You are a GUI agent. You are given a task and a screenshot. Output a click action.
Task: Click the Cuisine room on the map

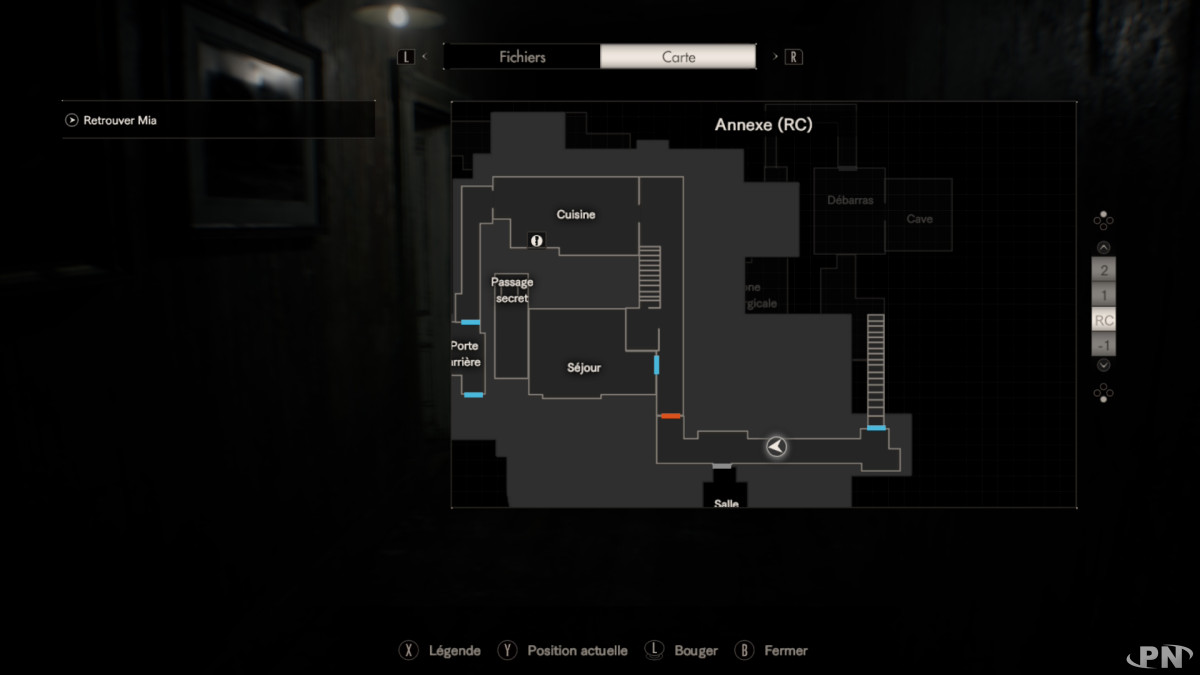pyautogui.click(x=576, y=214)
